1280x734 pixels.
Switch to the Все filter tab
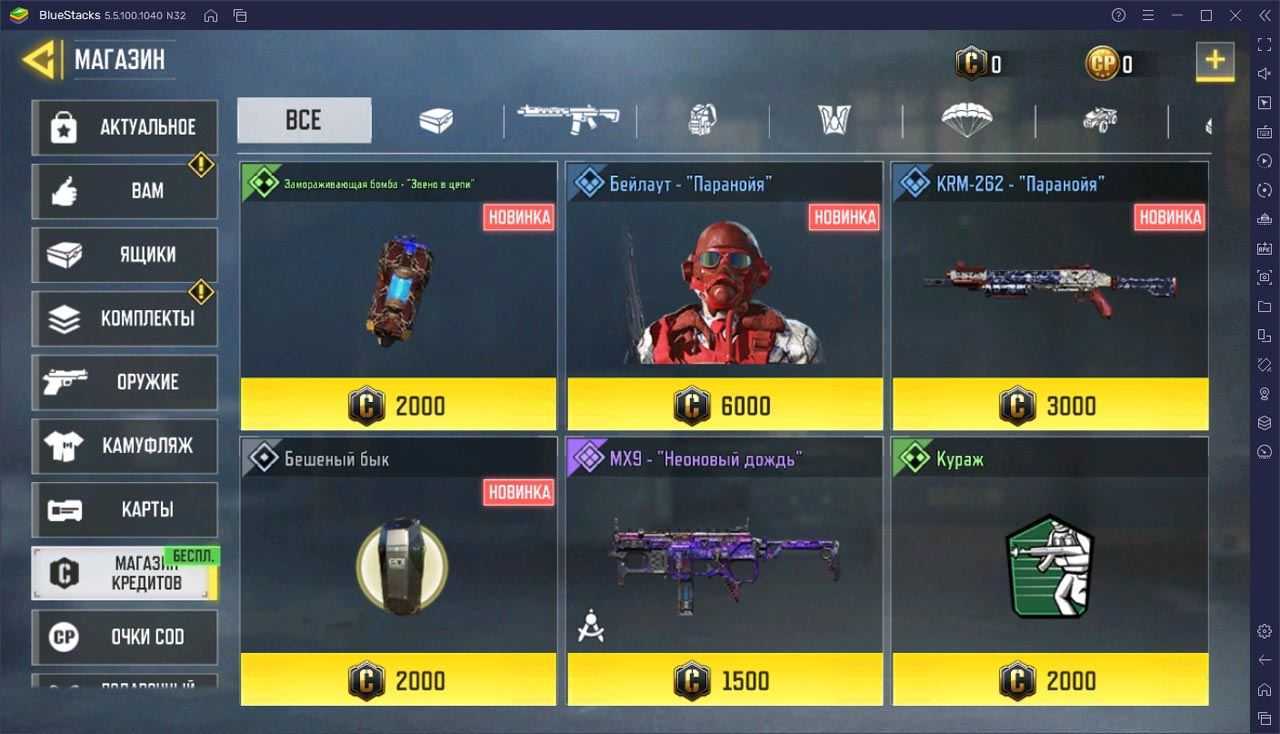304,120
